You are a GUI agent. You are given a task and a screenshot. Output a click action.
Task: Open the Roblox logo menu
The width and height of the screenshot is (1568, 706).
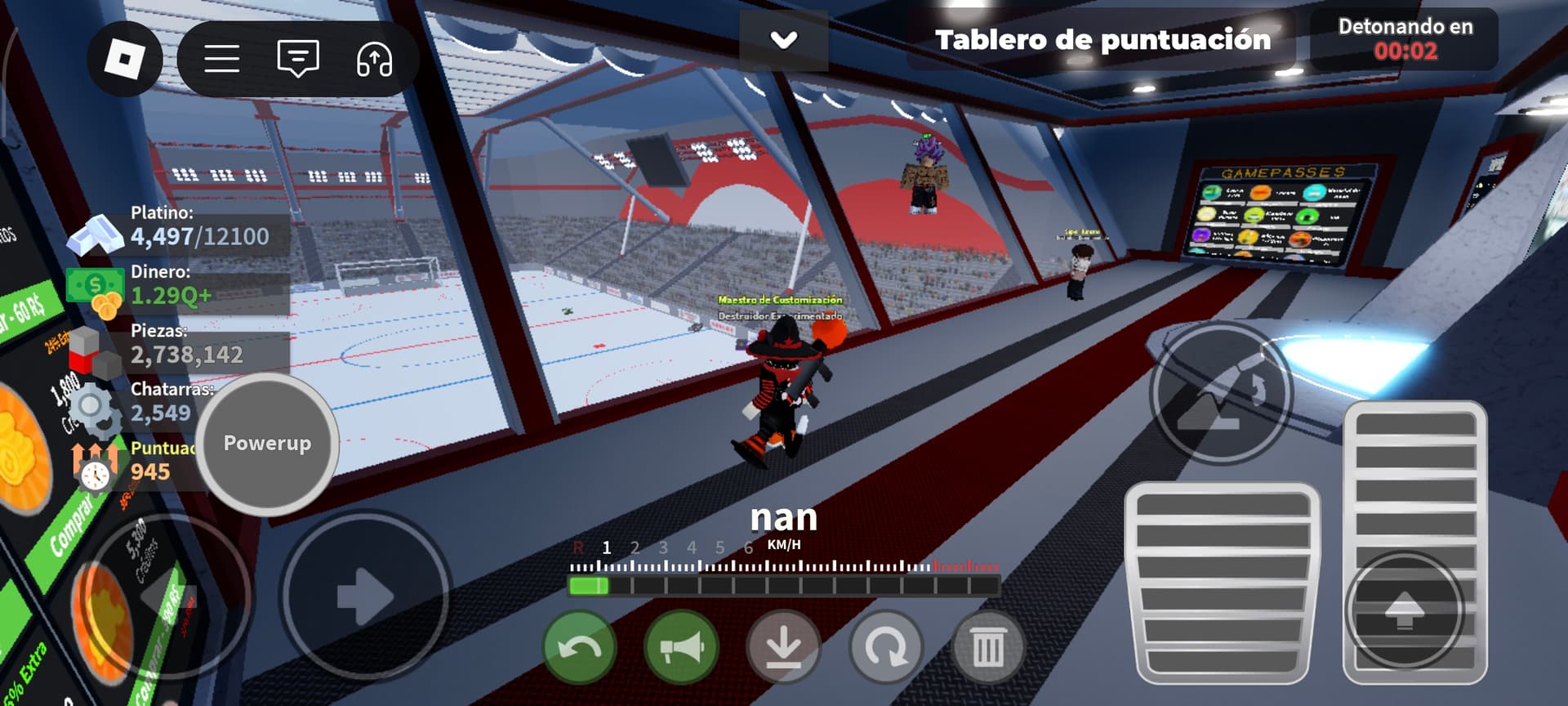[x=125, y=59]
